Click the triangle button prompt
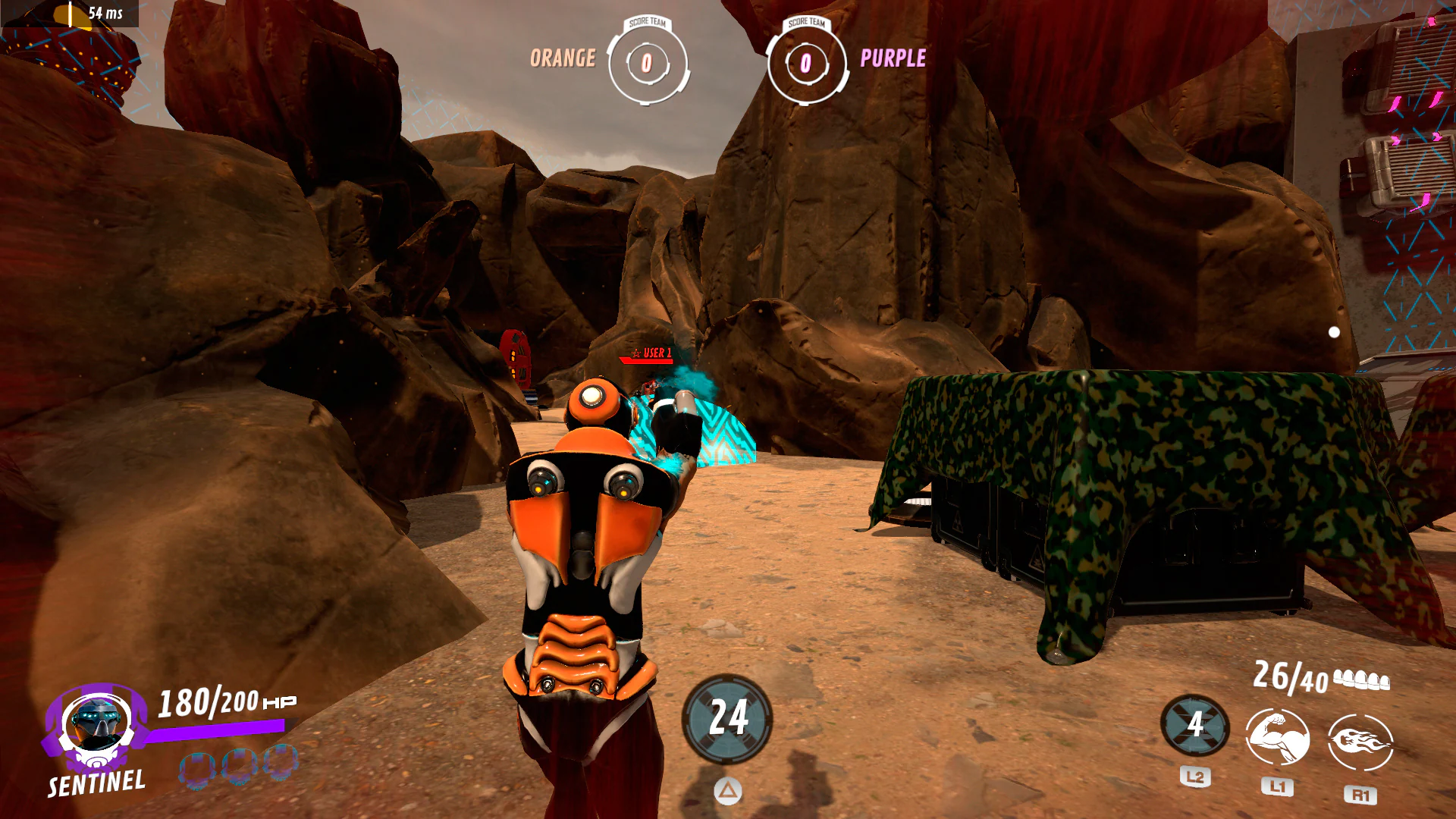This screenshot has height=819, width=1456. (727, 791)
